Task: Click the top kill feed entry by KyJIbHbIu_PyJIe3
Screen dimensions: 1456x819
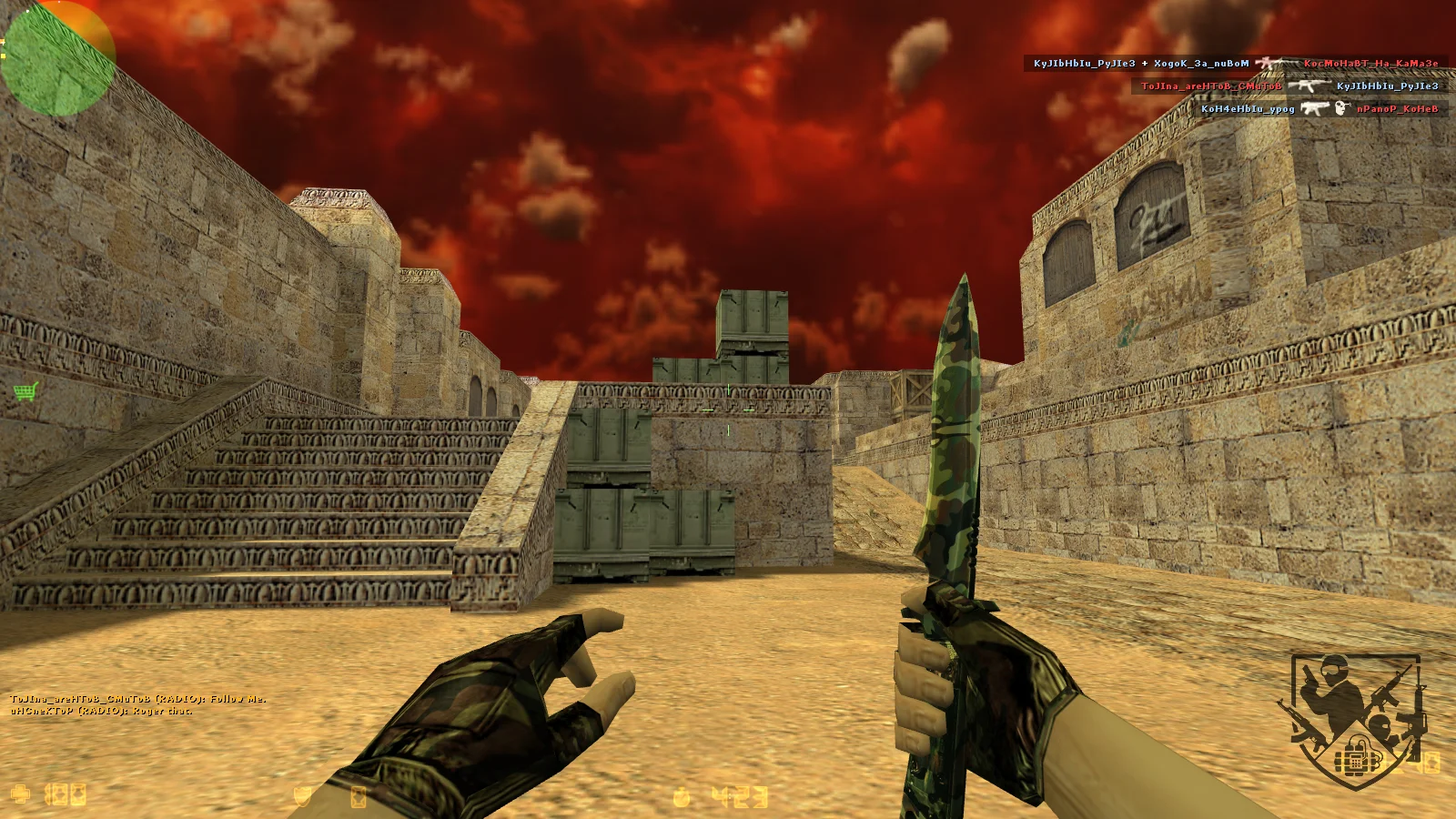Action: coord(1236,64)
